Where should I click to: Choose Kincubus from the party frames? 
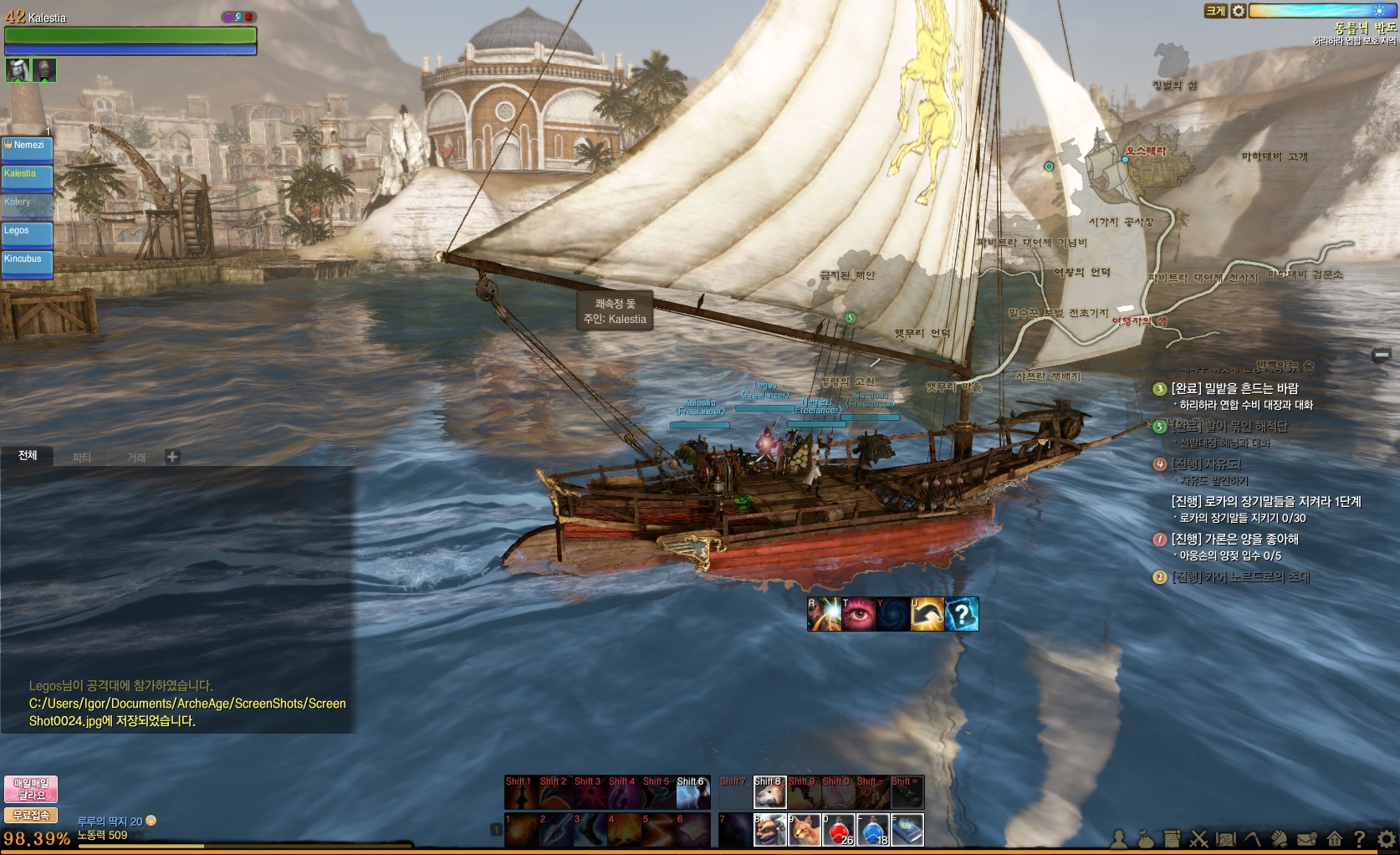click(x=27, y=263)
